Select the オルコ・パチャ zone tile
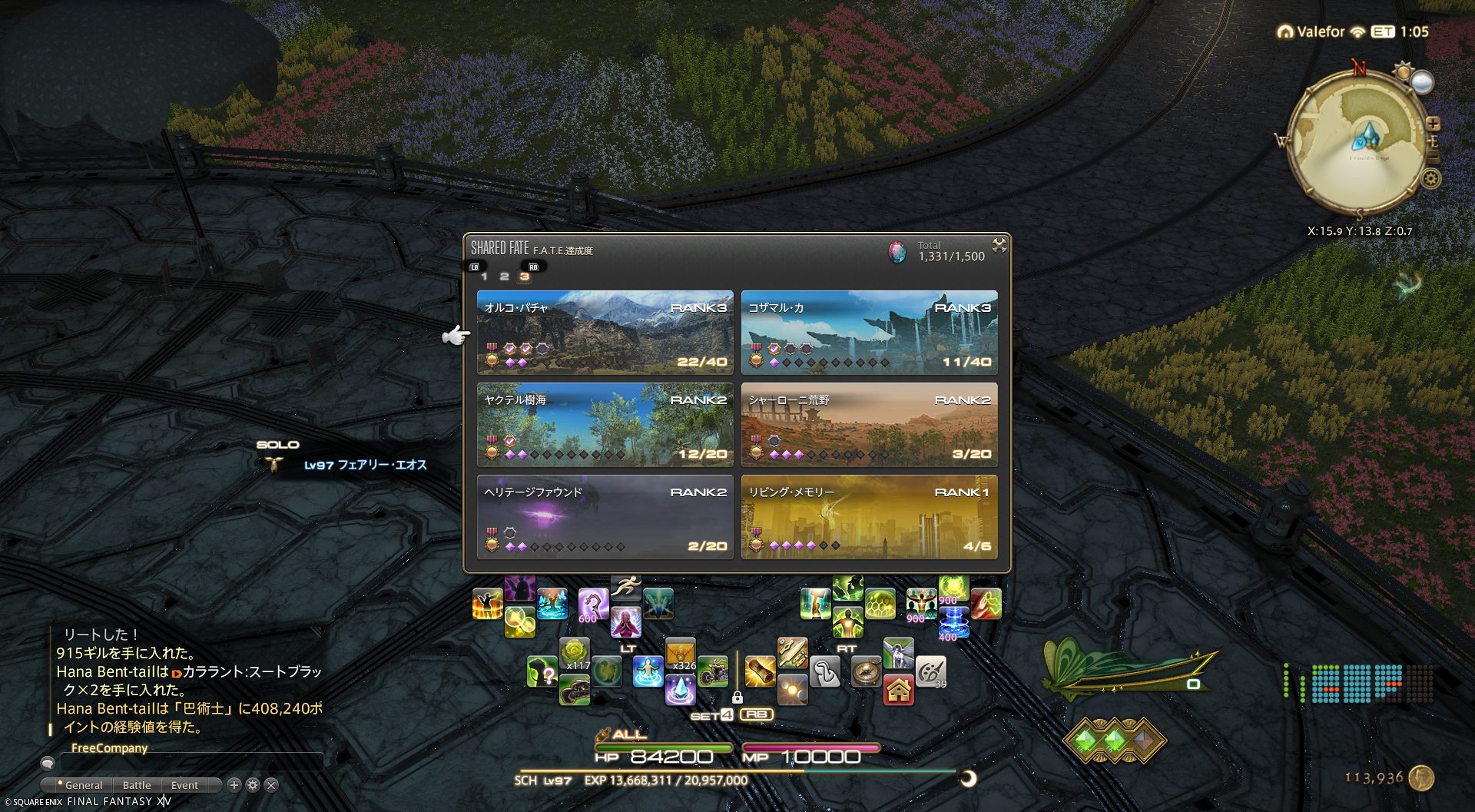This screenshot has width=1475, height=812. [605, 332]
